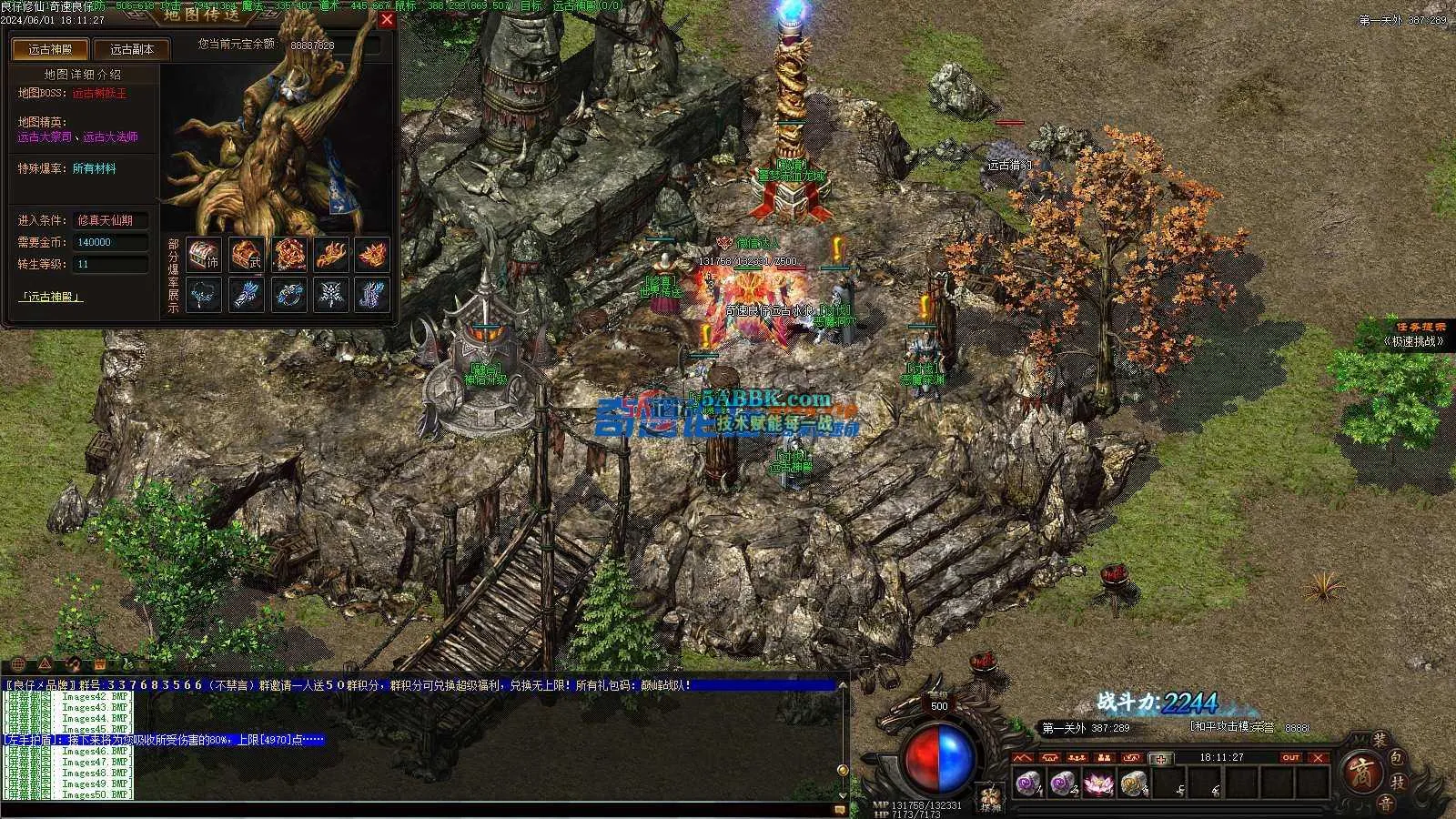This screenshot has height=819, width=1456.
Task: Open the 包 bag inventory
Action: click(x=1398, y=757)
